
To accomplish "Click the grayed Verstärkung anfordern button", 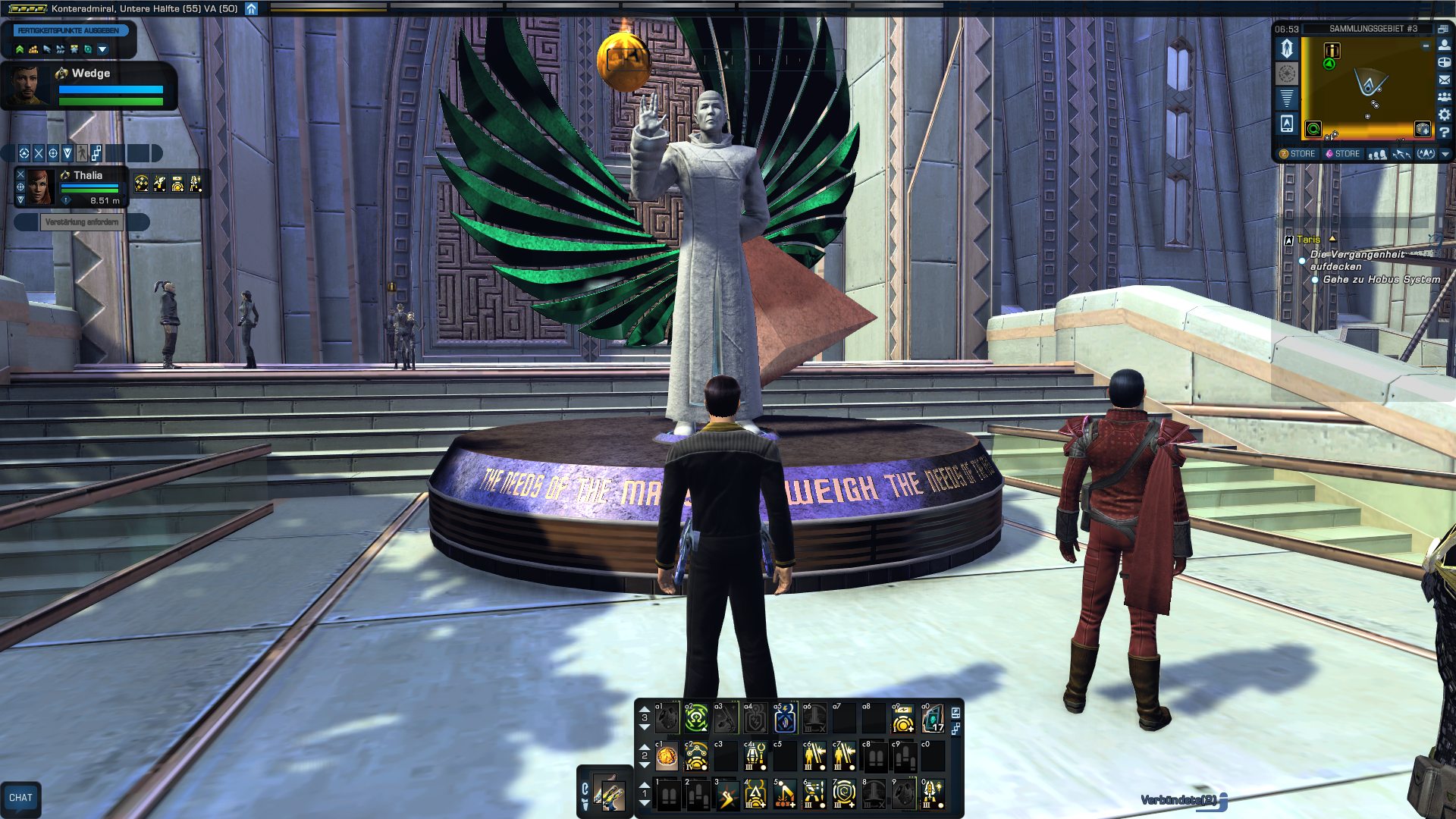I will point(82,222).
